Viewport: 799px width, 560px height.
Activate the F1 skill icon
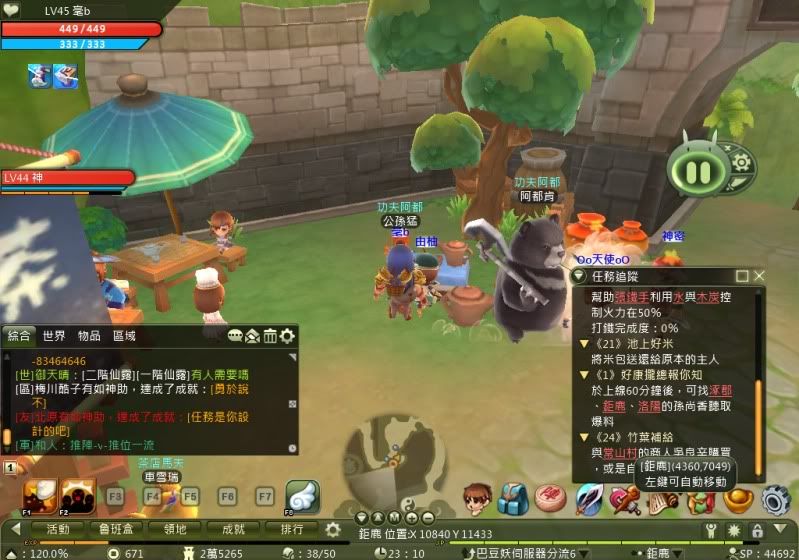click(x=40, y=496)
